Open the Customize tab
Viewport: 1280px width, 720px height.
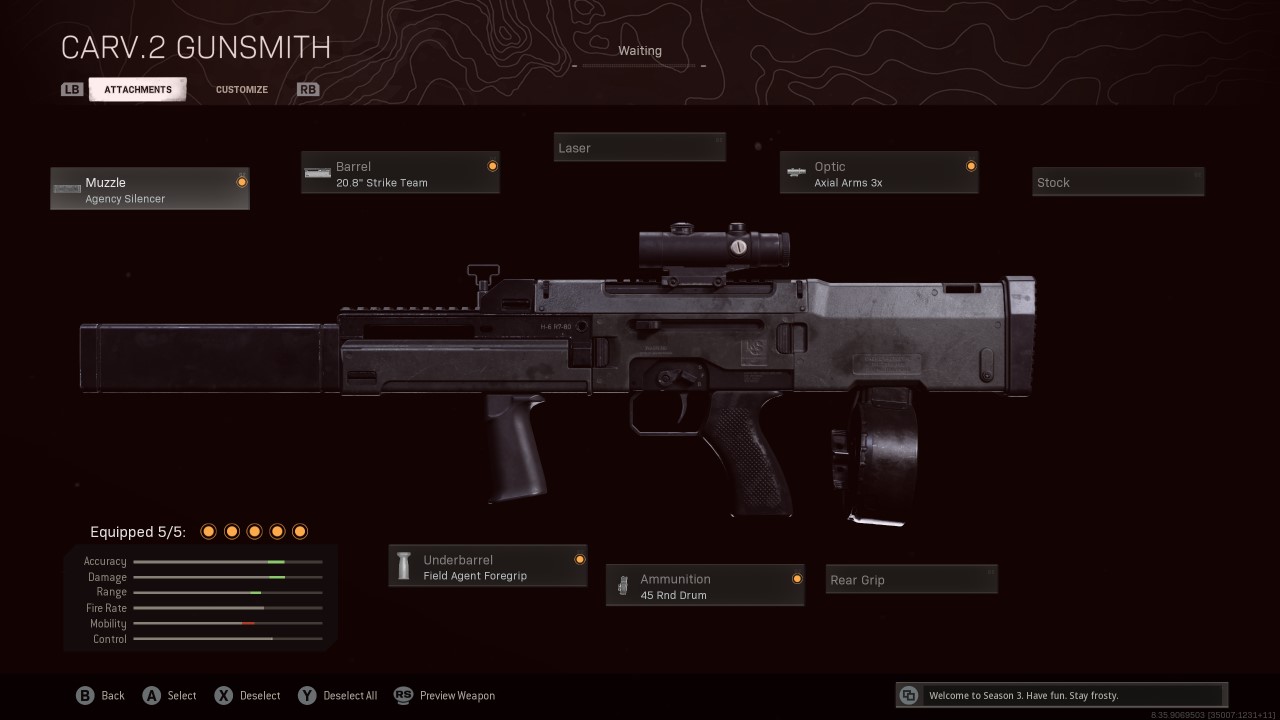pyautogui.click(x=242, y=89)
